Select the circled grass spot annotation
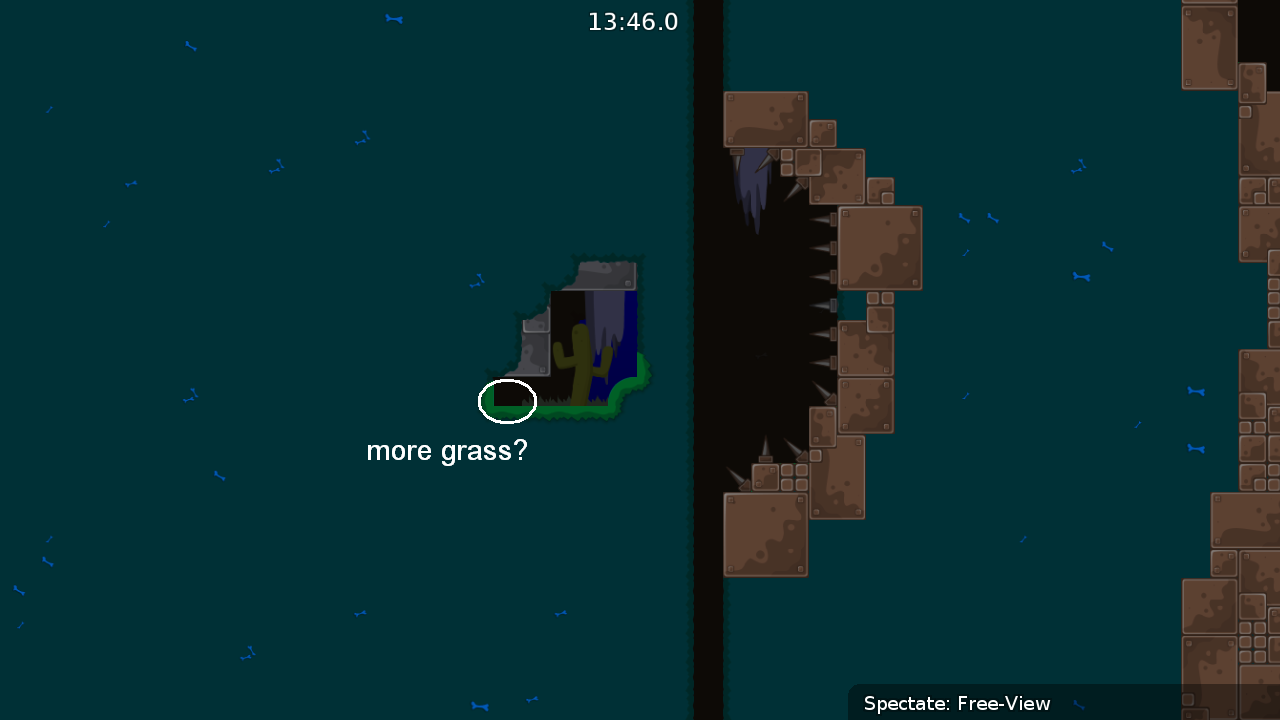Image resolution: width=1280 pixels, height=720 pixels. click(x=507, y=401)
